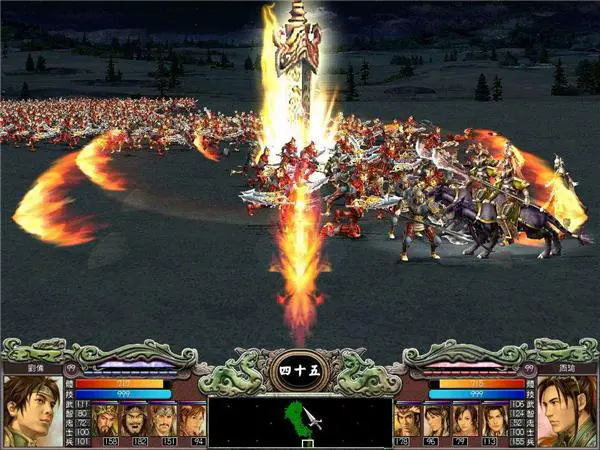Pick the enemy female officer numbered 95
This screenshot has height=450, width=600.
436,419
